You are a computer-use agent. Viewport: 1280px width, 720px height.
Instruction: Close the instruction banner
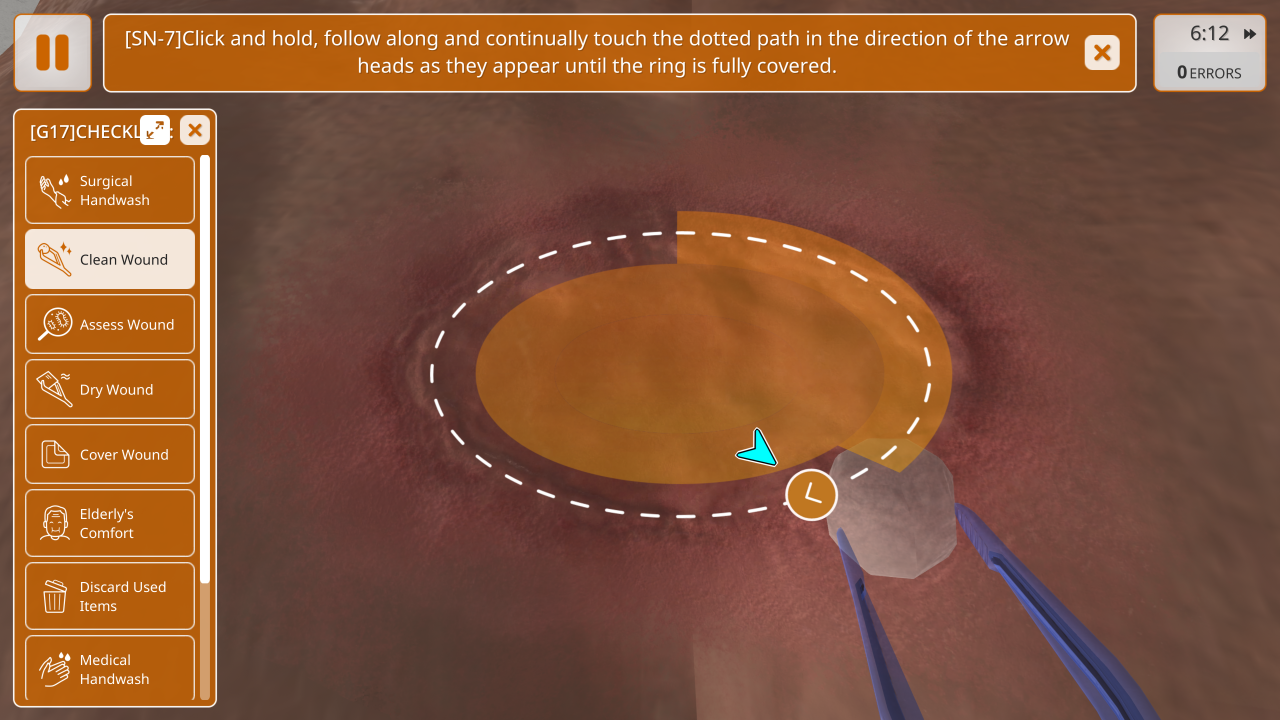click(1102, 53)
